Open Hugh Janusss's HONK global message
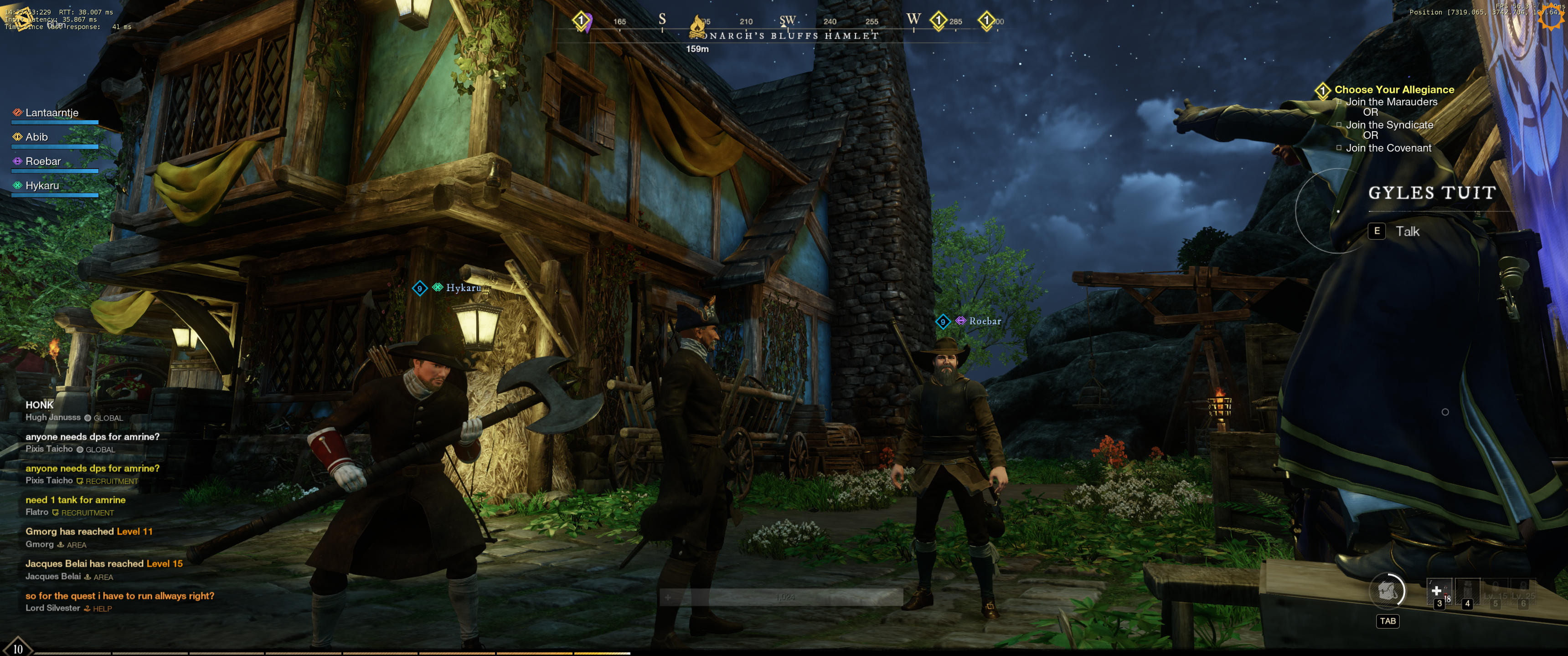Viewport: 1568px width, 656px height. tap(40, 405)
